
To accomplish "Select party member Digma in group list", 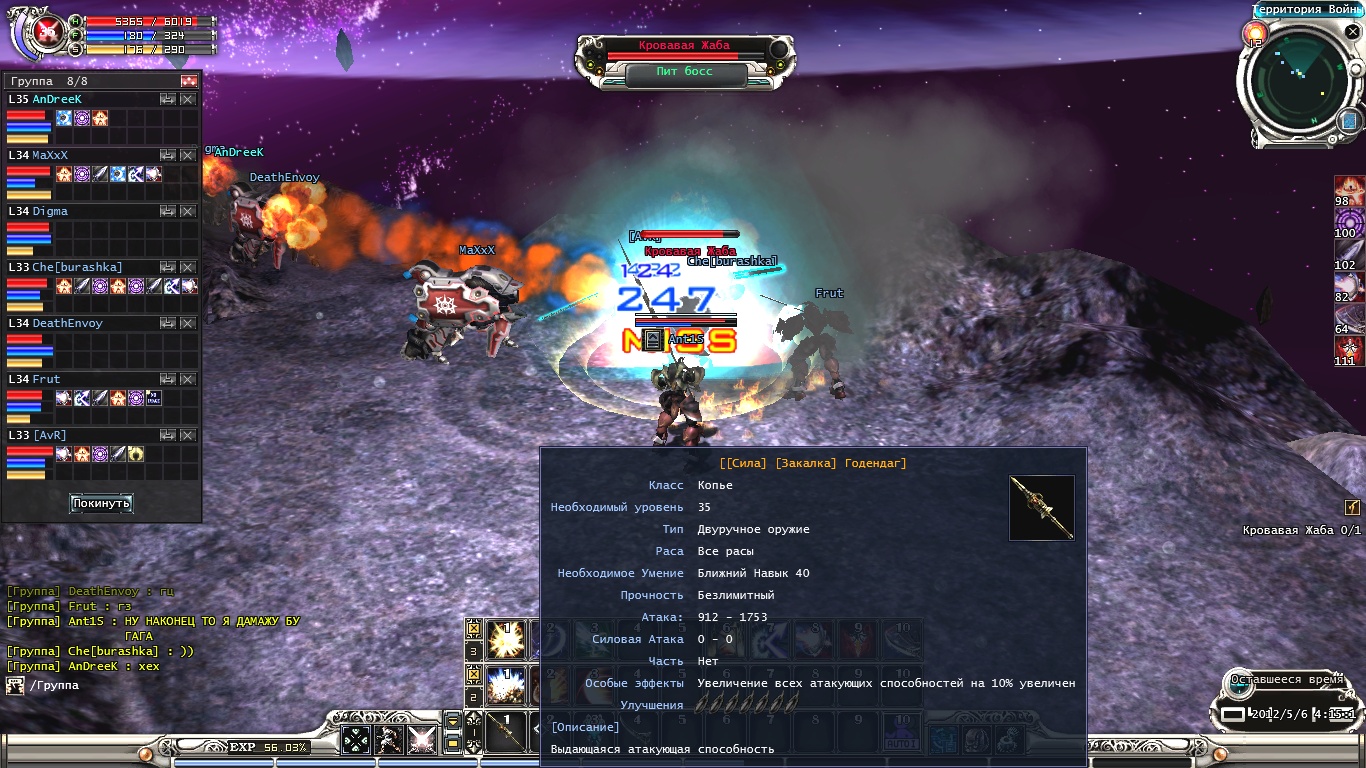I will (x=50, y=212).
